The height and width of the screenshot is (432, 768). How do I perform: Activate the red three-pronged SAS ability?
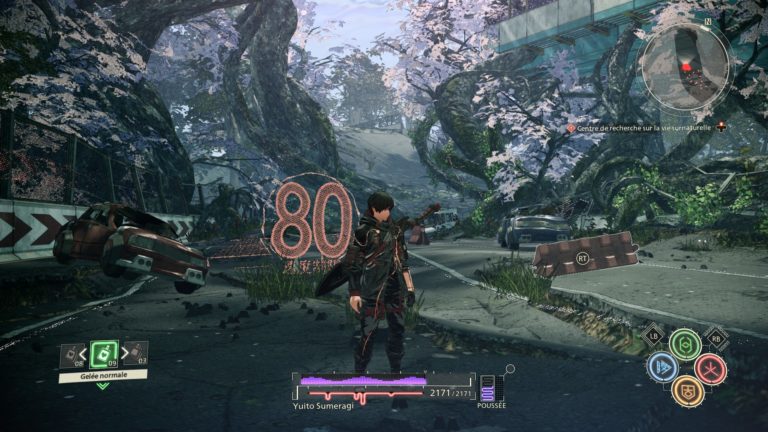[710, 368]
